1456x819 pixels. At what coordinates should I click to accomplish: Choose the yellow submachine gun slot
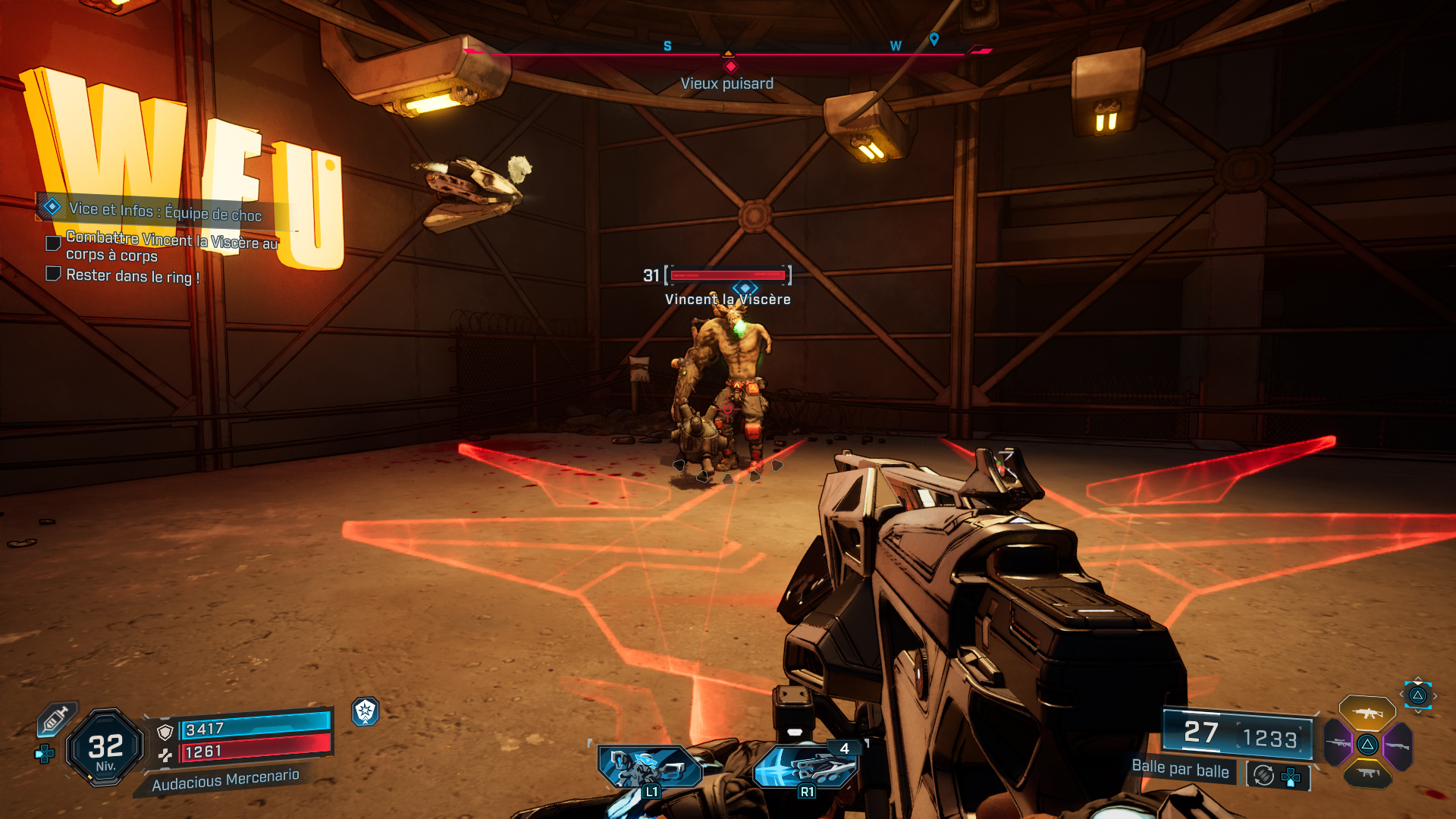pyautogui.click(x=1367, y=773)
